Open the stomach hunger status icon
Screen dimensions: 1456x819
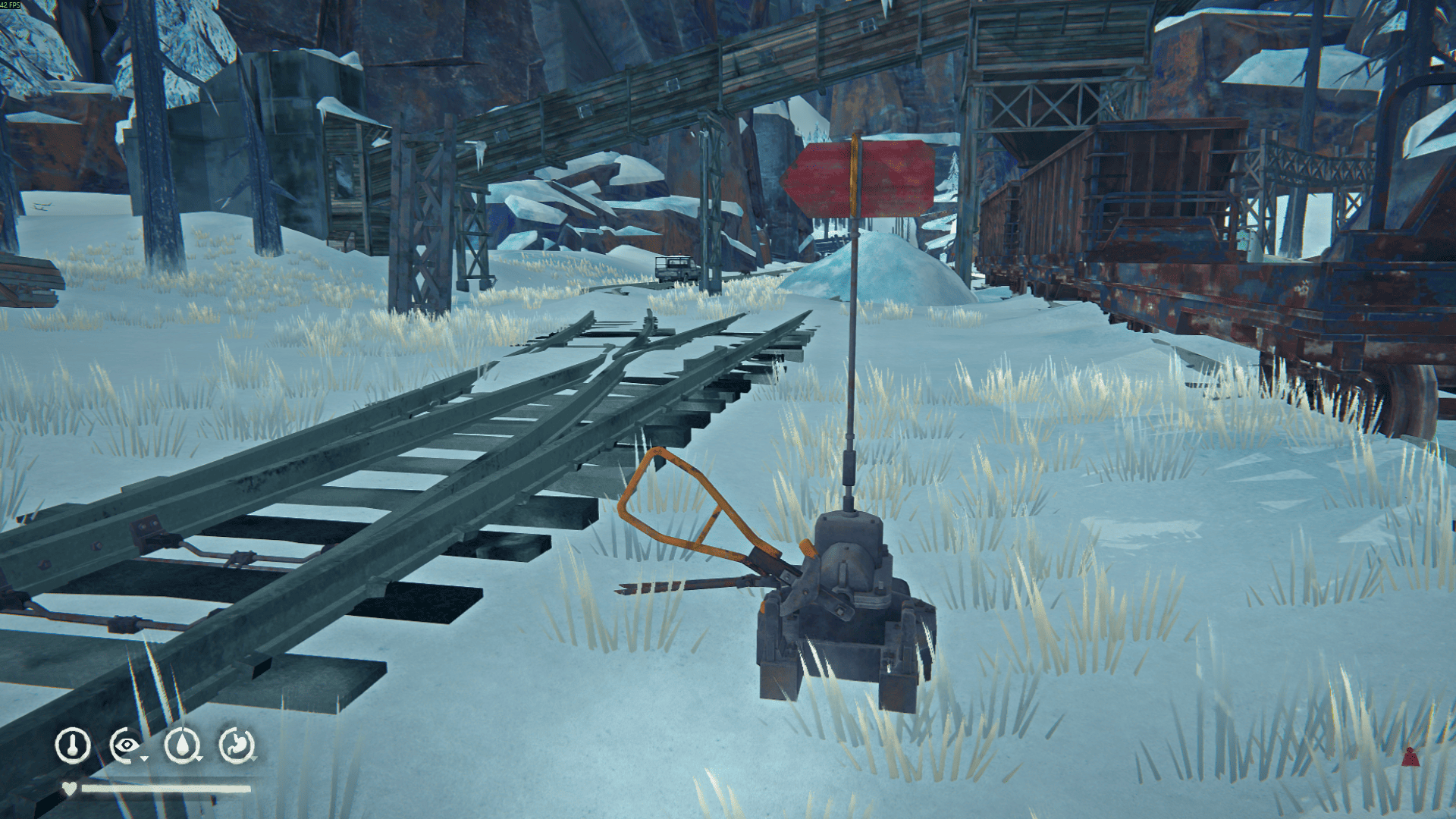click(x=237, y=745)
